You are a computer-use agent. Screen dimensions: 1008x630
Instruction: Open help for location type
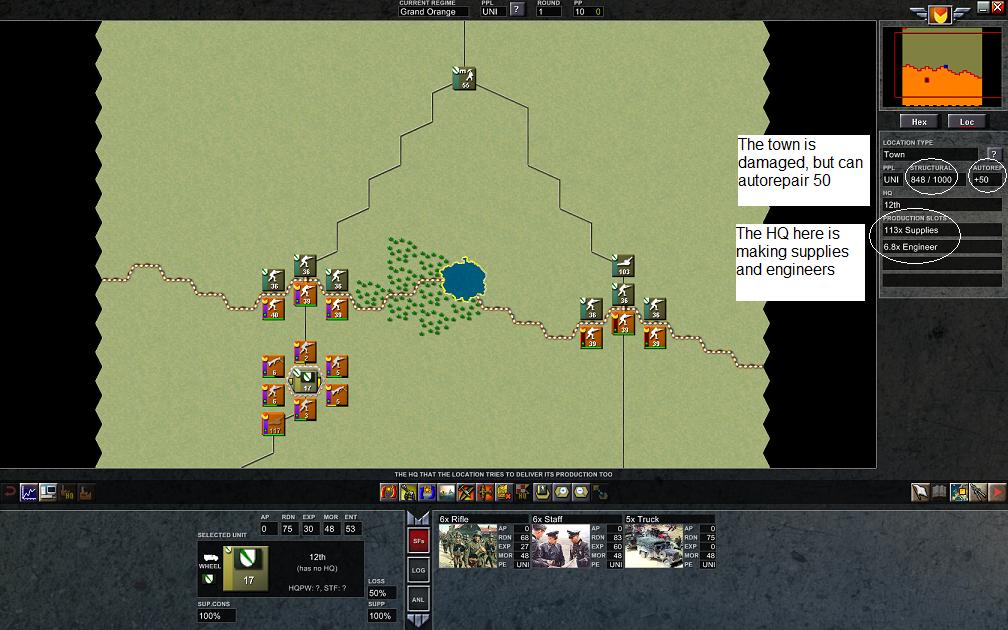point(994,155)
